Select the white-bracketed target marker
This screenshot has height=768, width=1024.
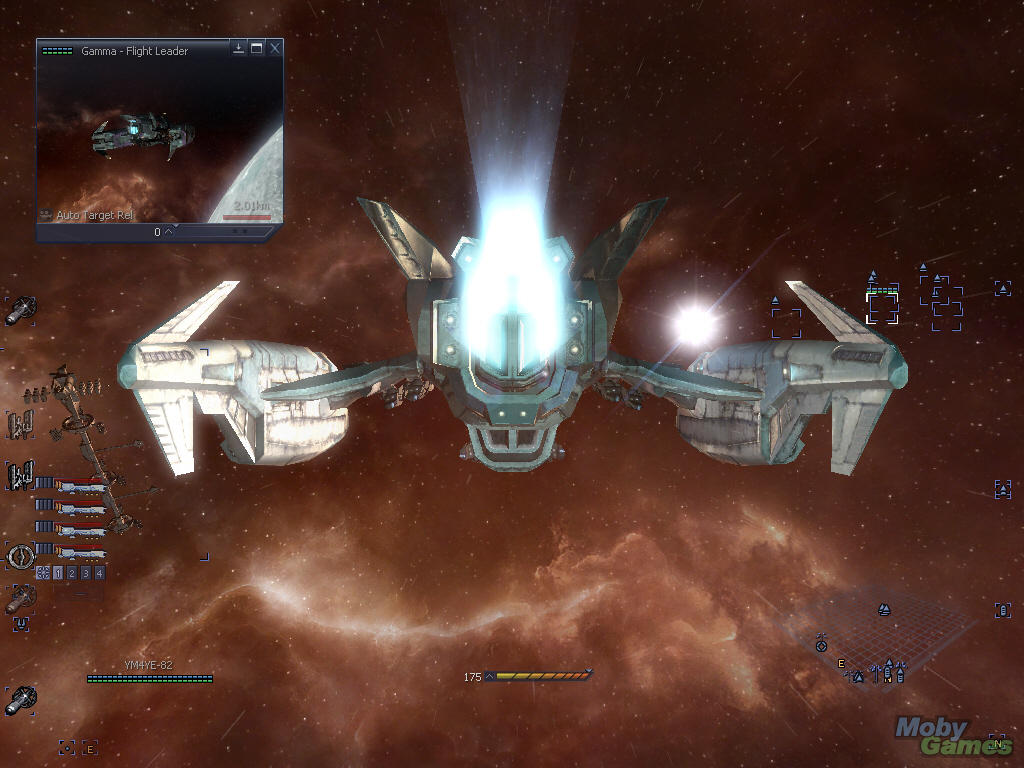pyautogui.click(x=882, y=306)
